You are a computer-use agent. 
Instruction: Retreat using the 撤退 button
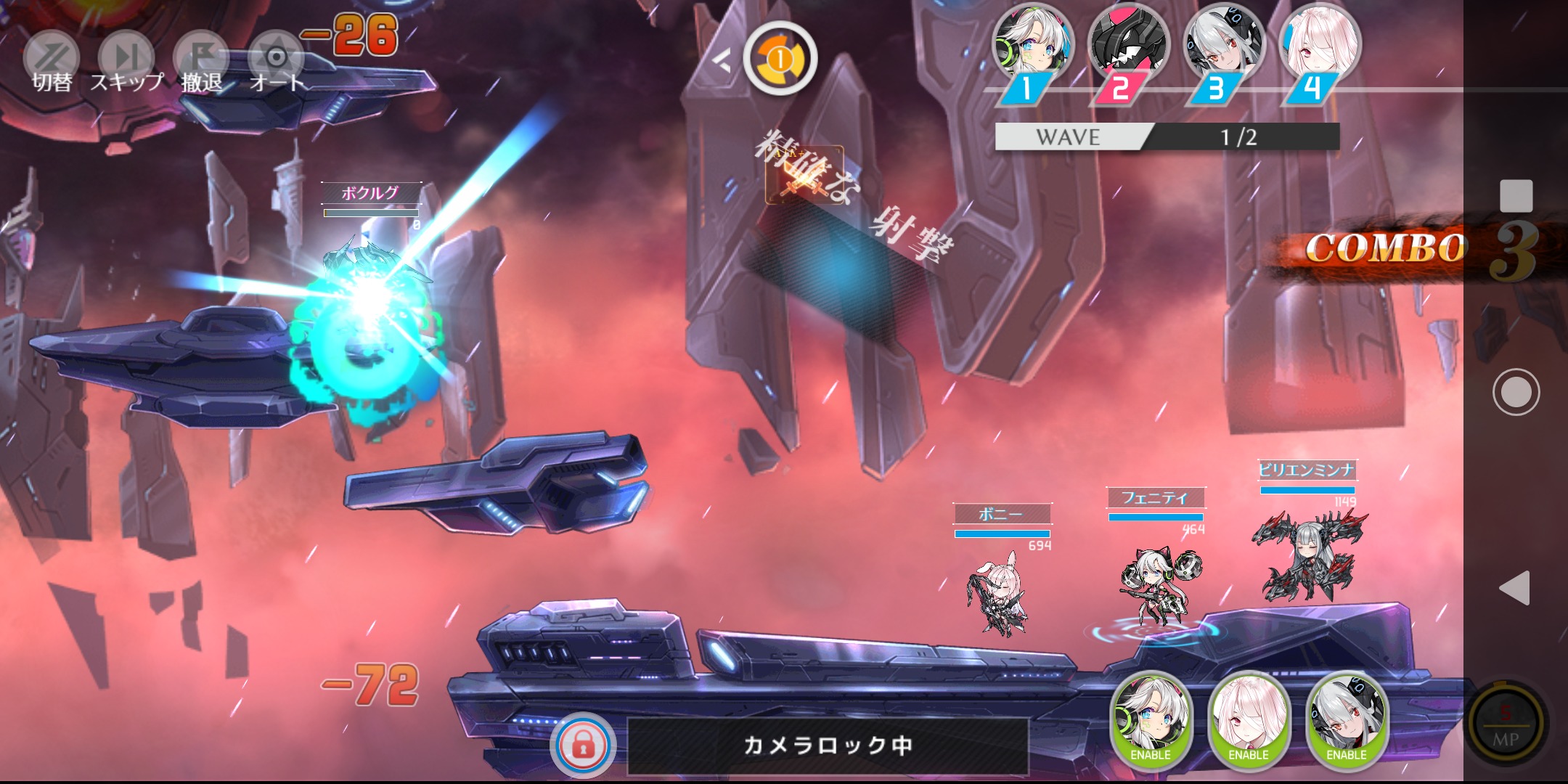pos(202,62)
